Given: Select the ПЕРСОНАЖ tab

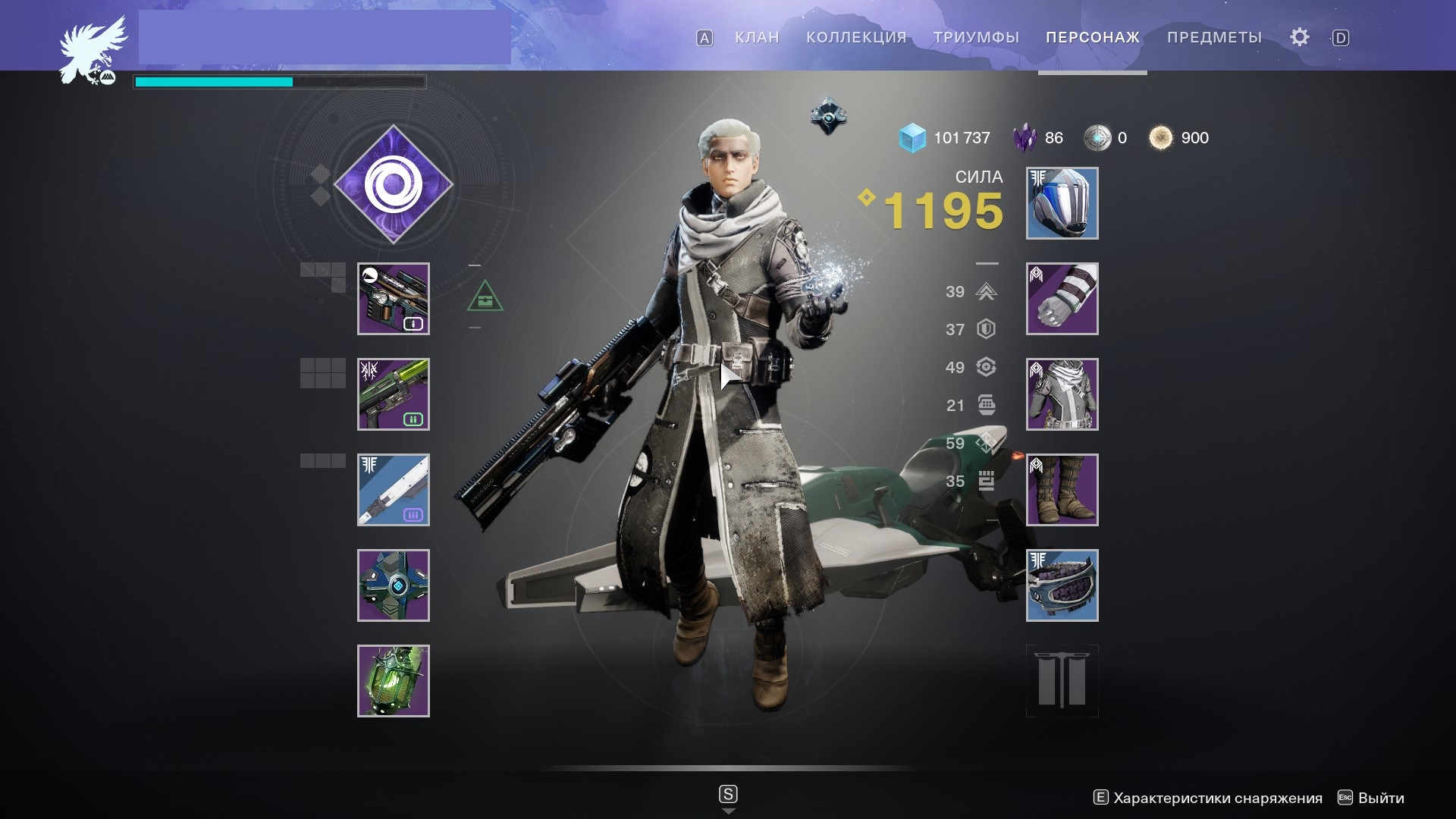Looking at the screenshot, I should coord(1092,37).
